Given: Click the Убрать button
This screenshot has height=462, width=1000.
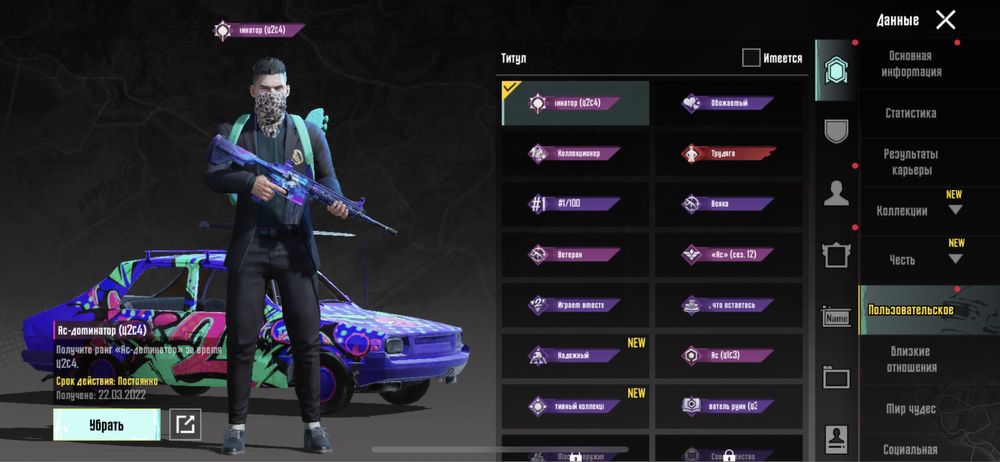Looking at the screenshot, I should pyautogui.click(x=106, y=425).
